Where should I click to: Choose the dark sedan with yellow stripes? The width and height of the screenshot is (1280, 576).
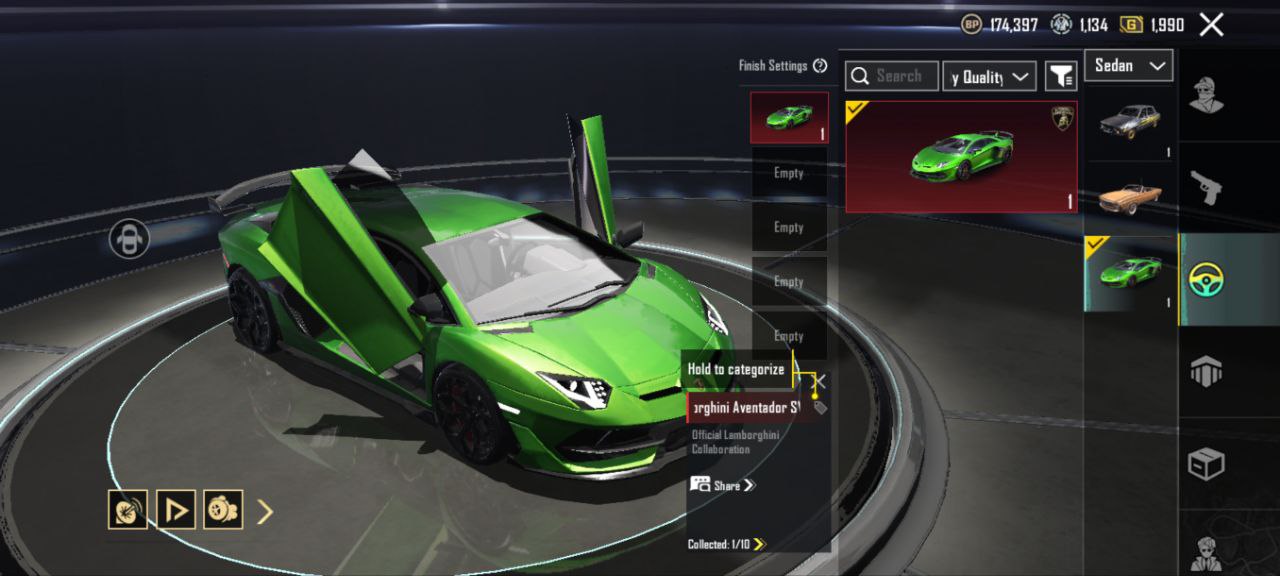click(x=1130, y=123)
